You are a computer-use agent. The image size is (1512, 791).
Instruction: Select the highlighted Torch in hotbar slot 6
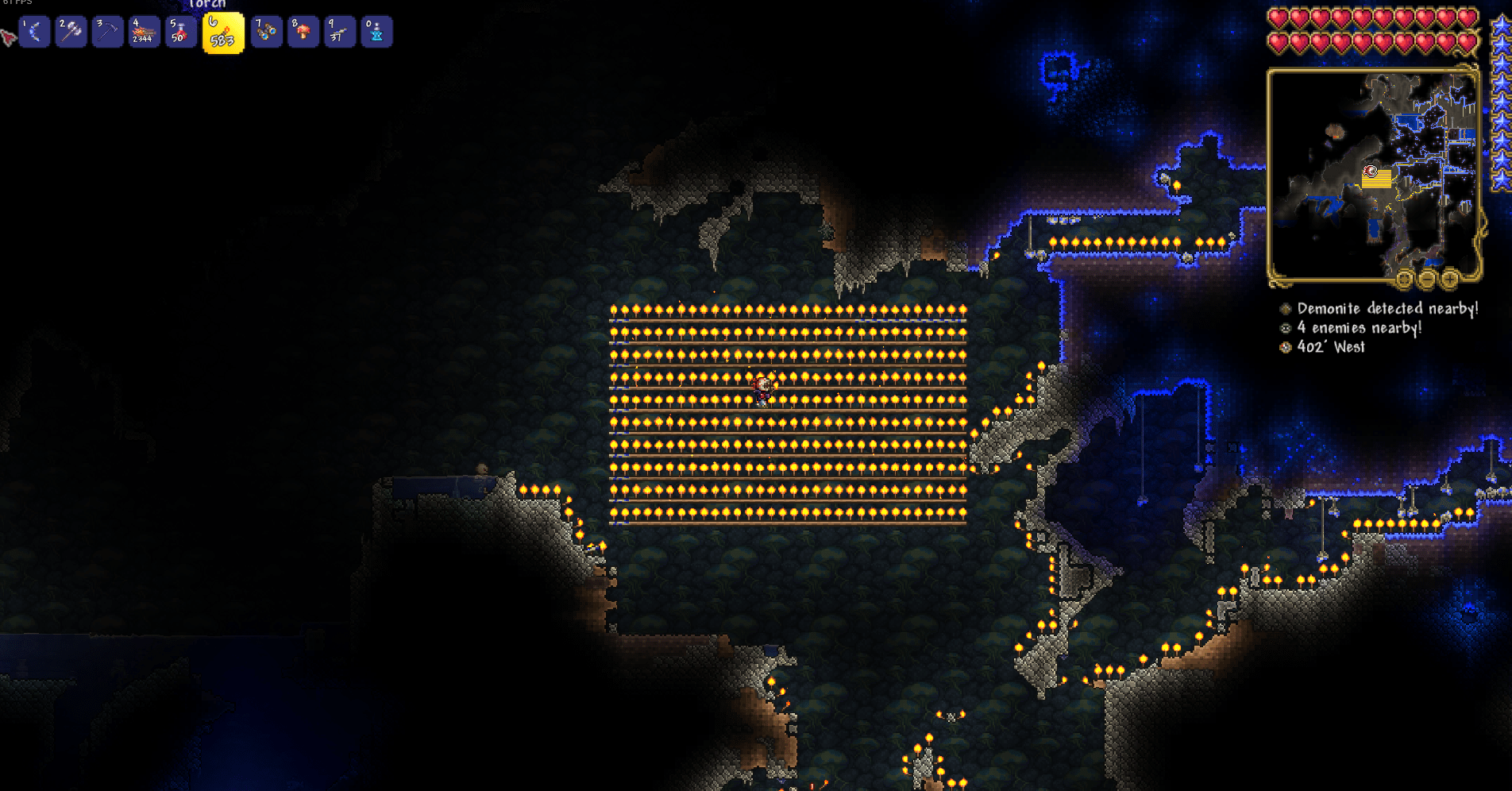pos(223,32)
